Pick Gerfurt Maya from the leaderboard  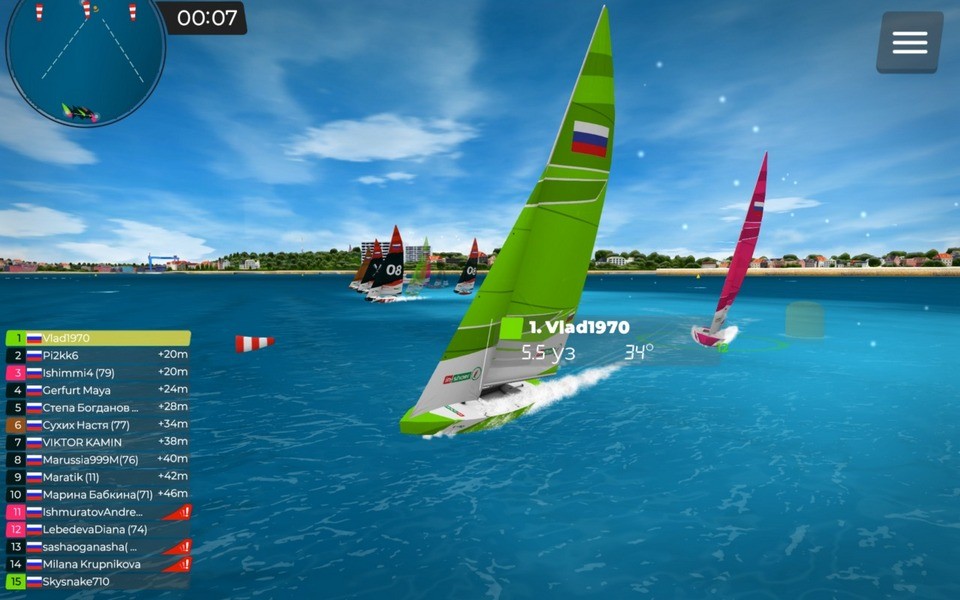[98, 390]
